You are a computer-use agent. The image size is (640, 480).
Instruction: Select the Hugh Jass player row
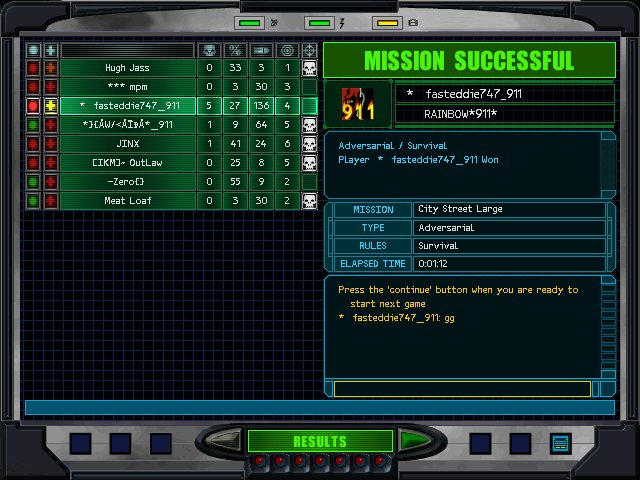pyautogui.click(x=128, y=68)
